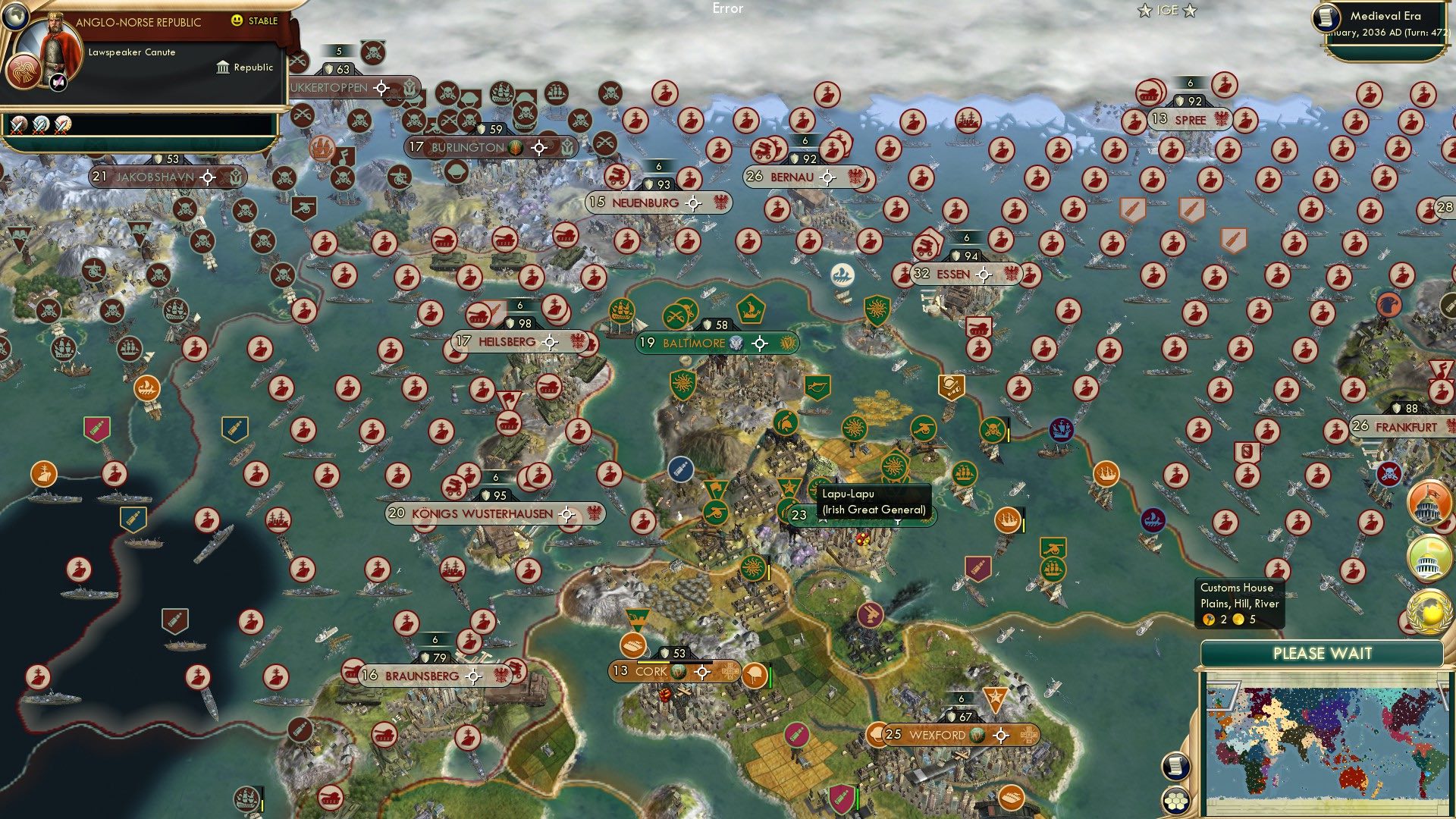Switch to strategic view using the hexagon icon
Screen dimensions: 1456x819
point(1175,800)
